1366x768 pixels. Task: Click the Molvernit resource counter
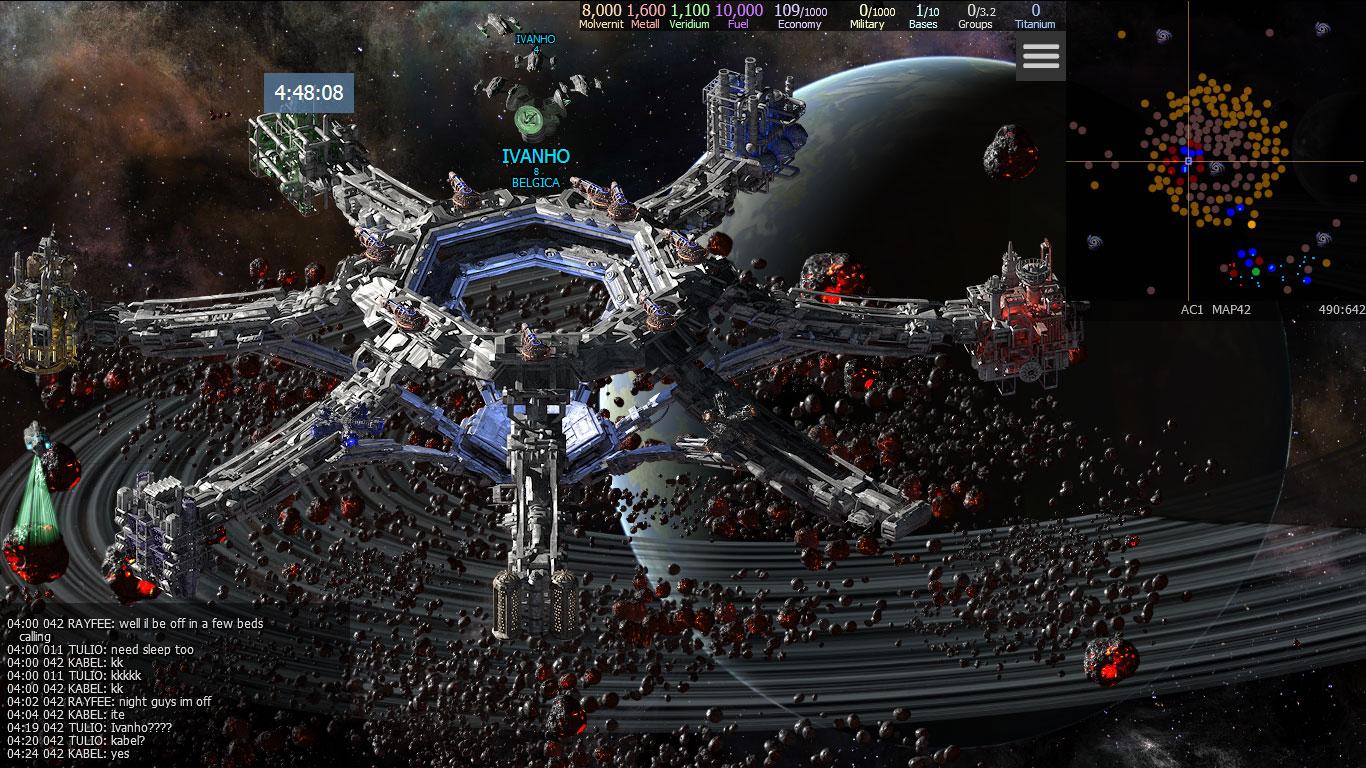[599, 14]
